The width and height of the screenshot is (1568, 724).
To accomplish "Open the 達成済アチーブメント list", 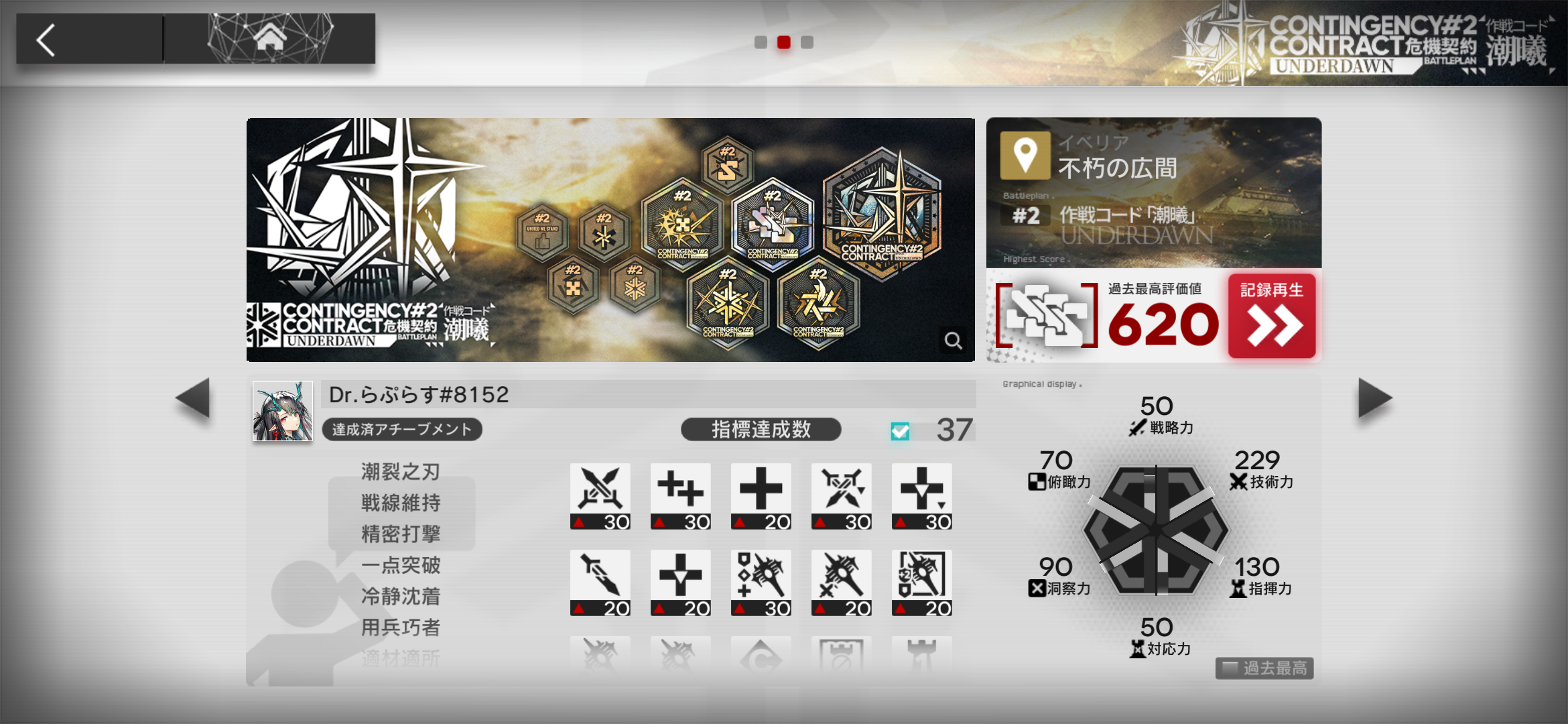I will [x=401, y=430].
